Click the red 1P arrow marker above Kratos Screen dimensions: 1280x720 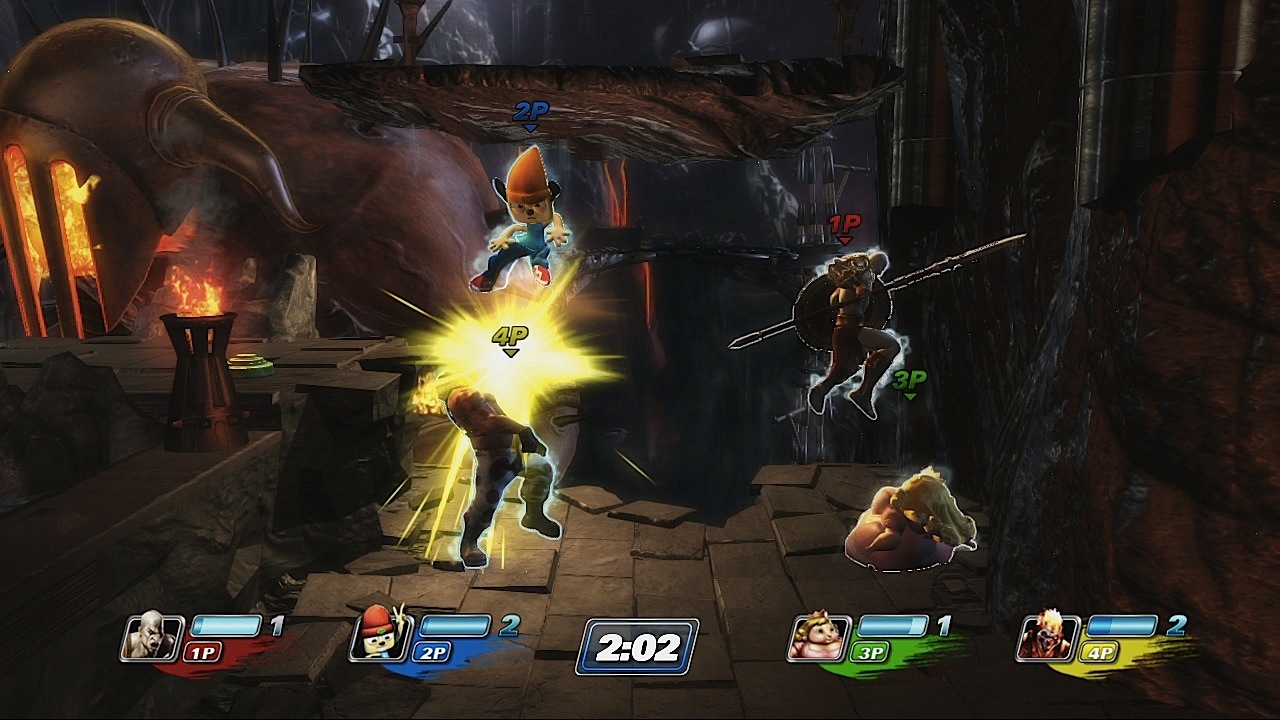pyautogui.click(x=843, y=225)
